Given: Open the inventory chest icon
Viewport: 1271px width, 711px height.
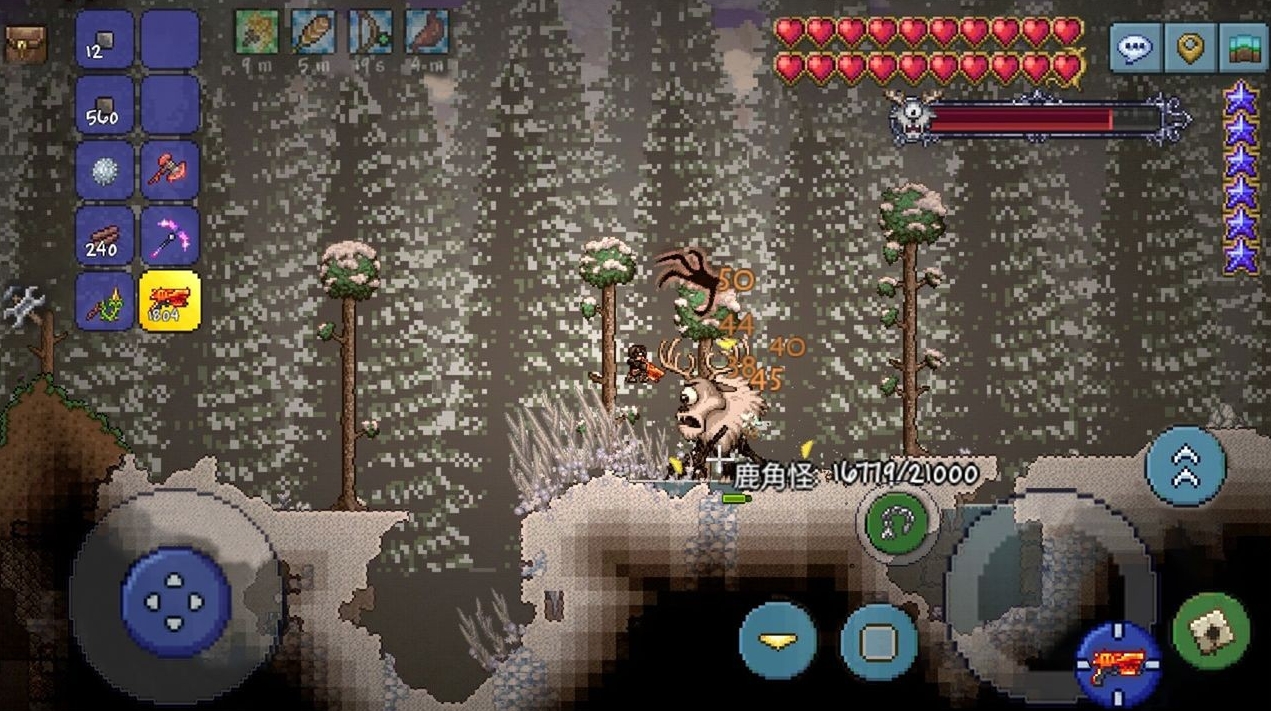Looking at the screenshot, I should tap(25, 43).
